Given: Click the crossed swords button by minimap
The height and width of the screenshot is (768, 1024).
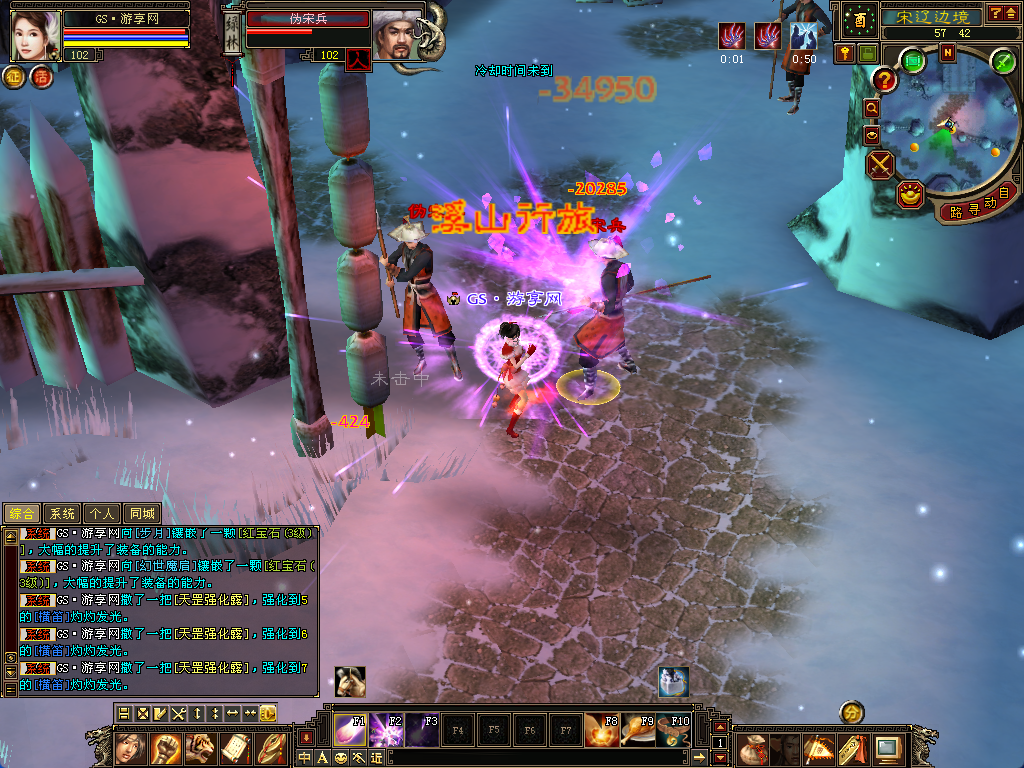Looking at the screenshot, I should tap(879, 165).
